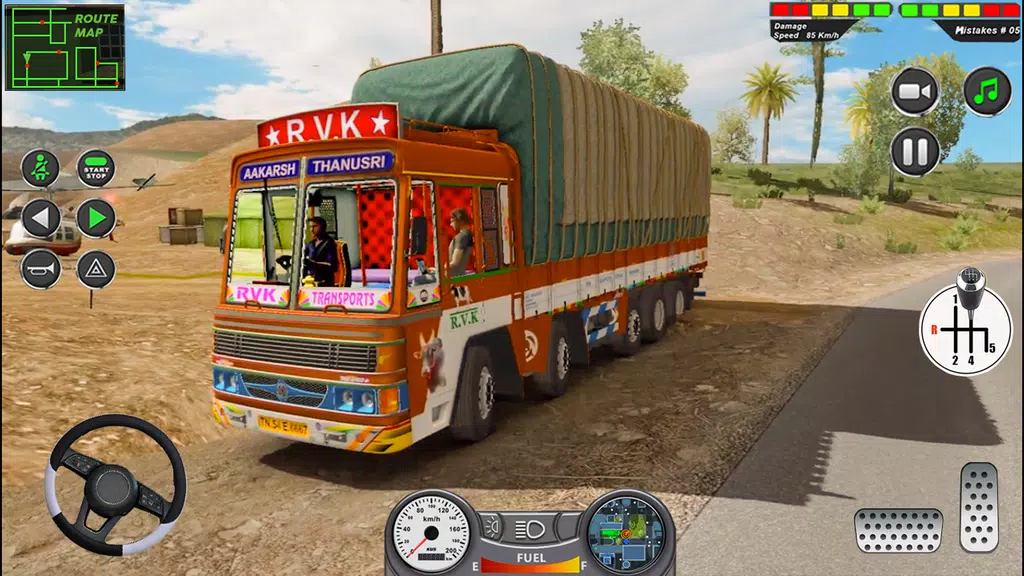Toggle the seatbelt button
The image size is (1024, 576).
(x=40, y=168)
